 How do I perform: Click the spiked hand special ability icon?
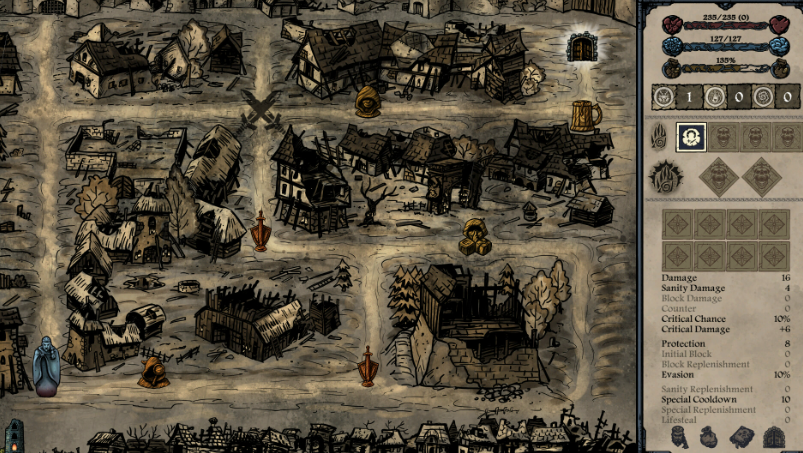[x=665, y=177]
